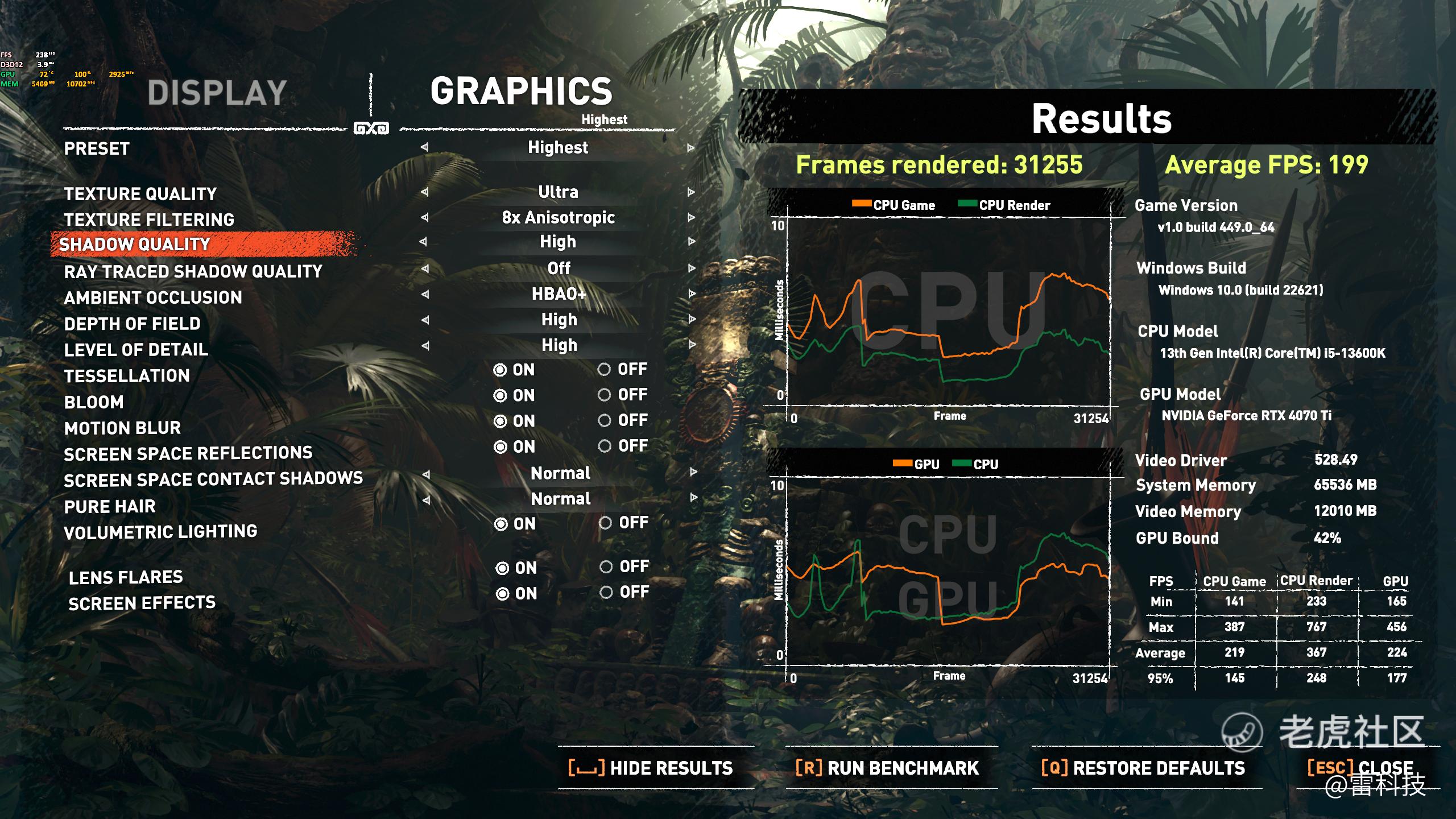Click the right arrow for Ambient Occlusion

692,294
